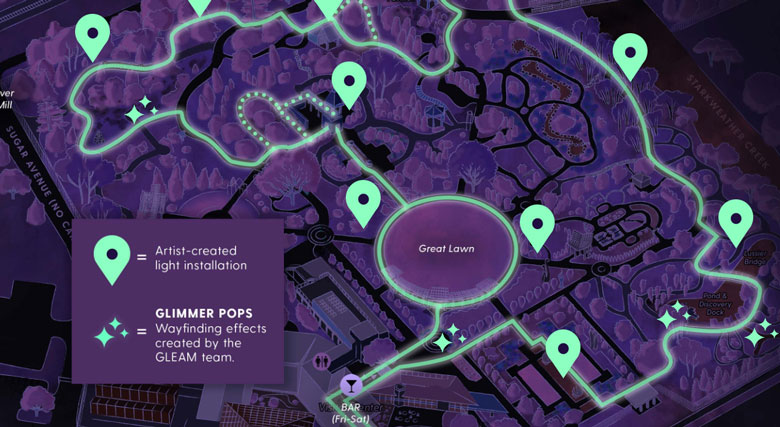Select the pin icon in the legend box
The width and height of the screenshot is (780, 427).
point(109,257)
